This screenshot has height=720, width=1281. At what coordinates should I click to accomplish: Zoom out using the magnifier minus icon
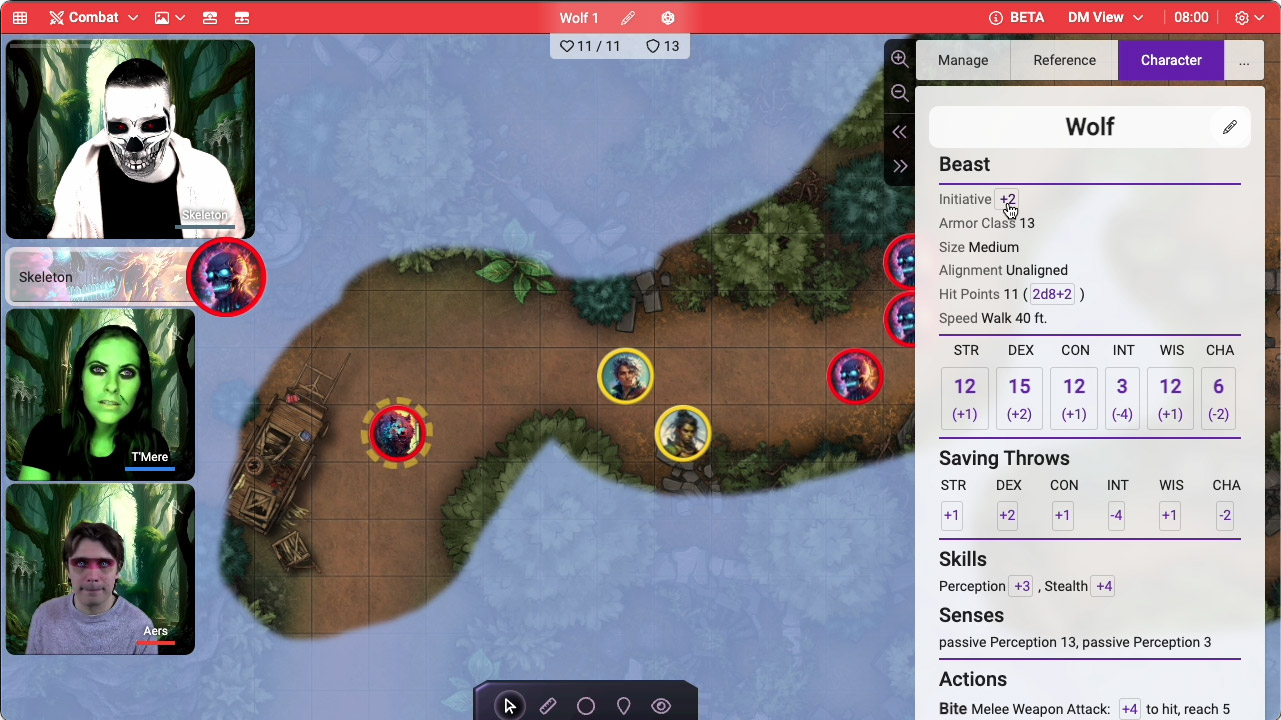point(900,93)
